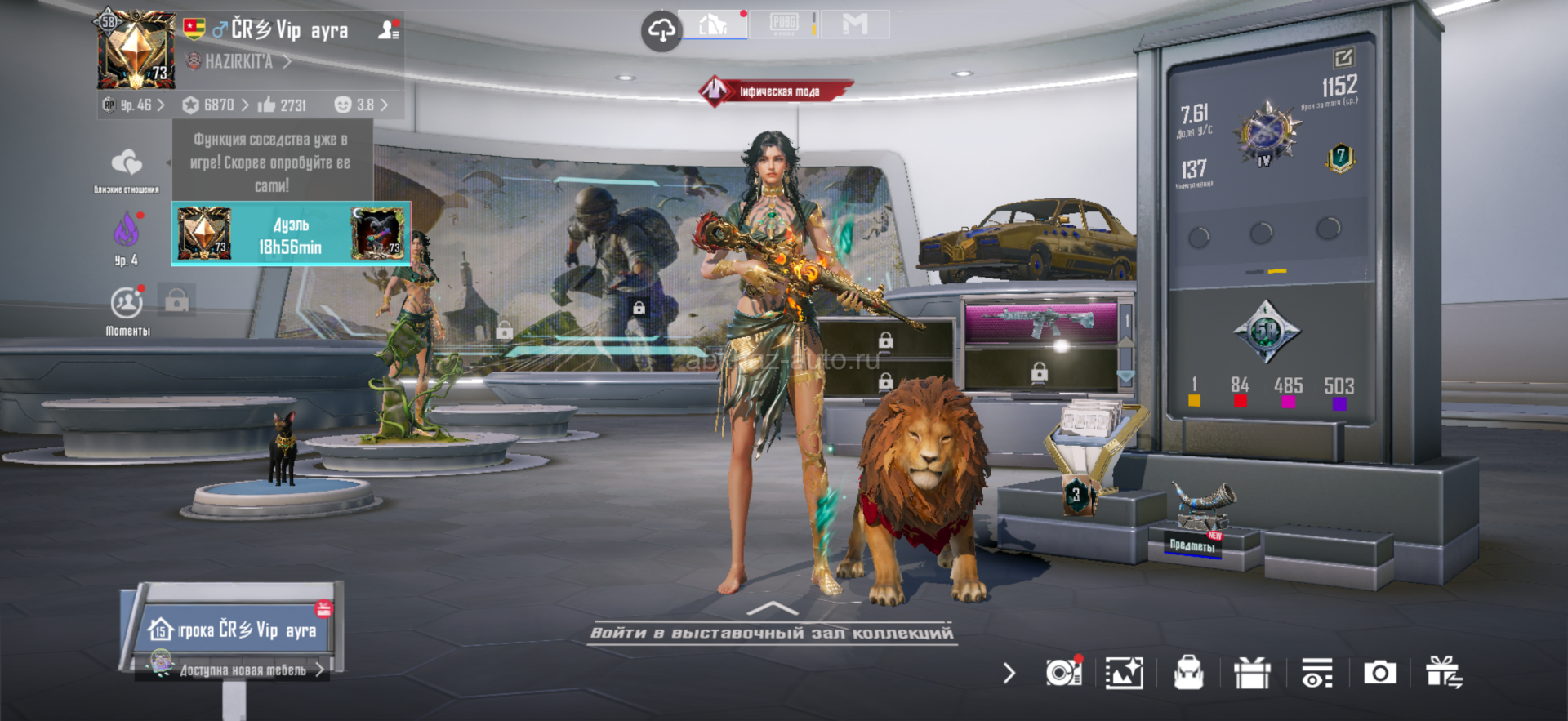Image resolution: width=1568 pixels, height=721 pixels.
Task: View the 3.8 smiley rating
Action: click(361, 105)
